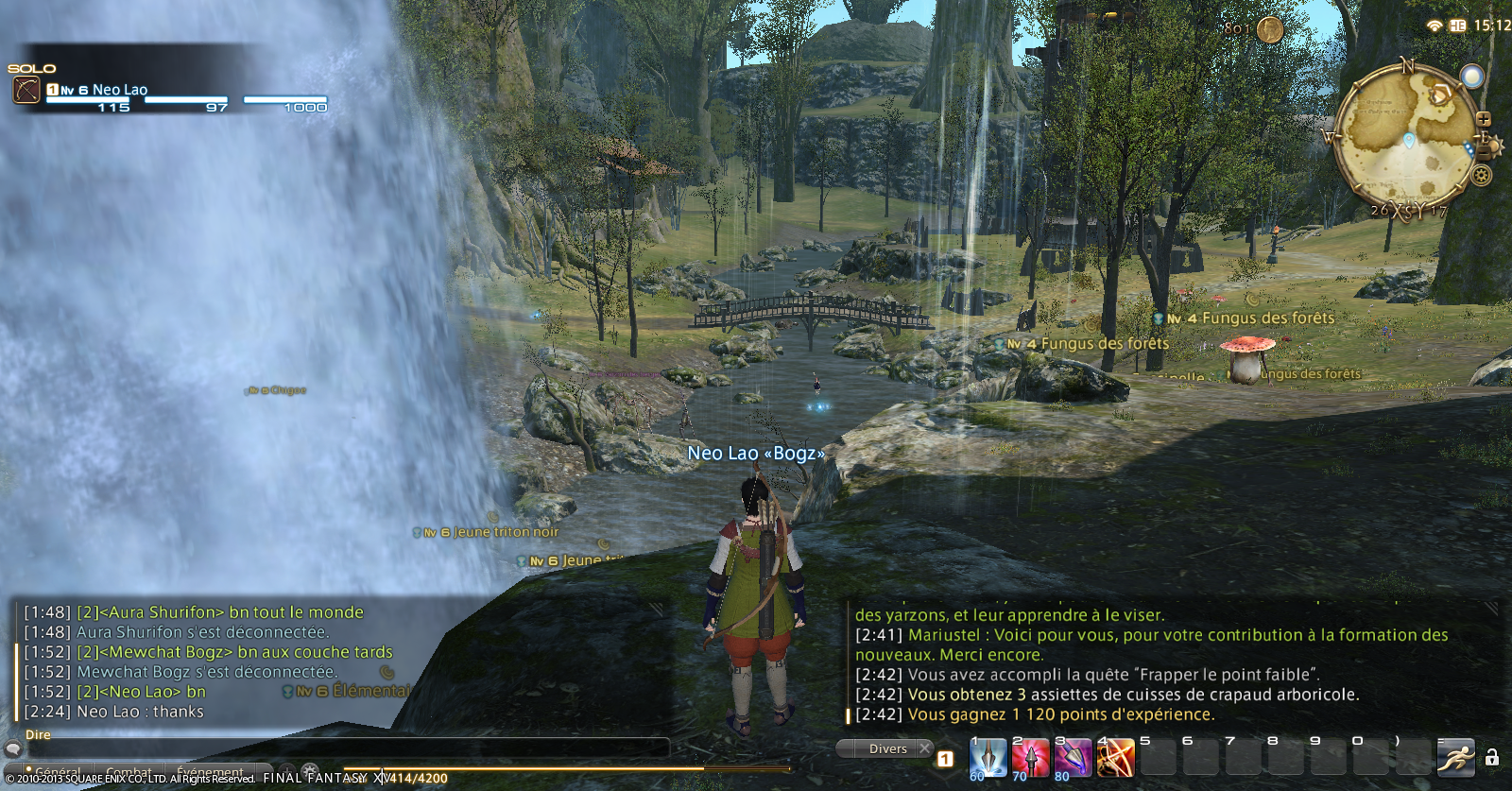Select the Divers log tab
The image size is (1512, 791).
tap(887, 748)
